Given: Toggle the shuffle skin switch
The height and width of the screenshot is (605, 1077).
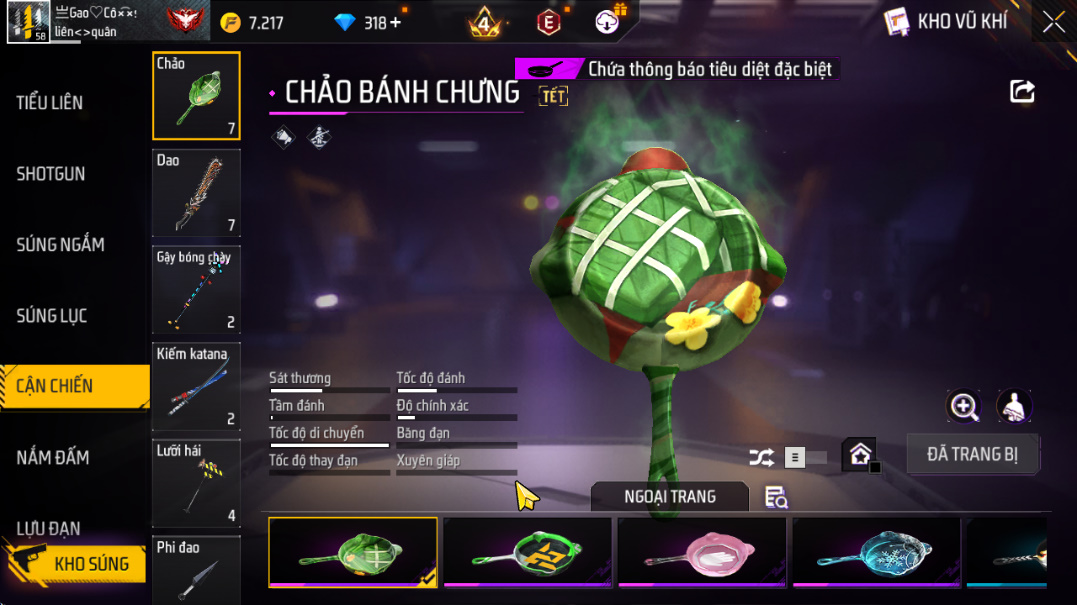Looking at the screenshot, I should pos(804,457).
